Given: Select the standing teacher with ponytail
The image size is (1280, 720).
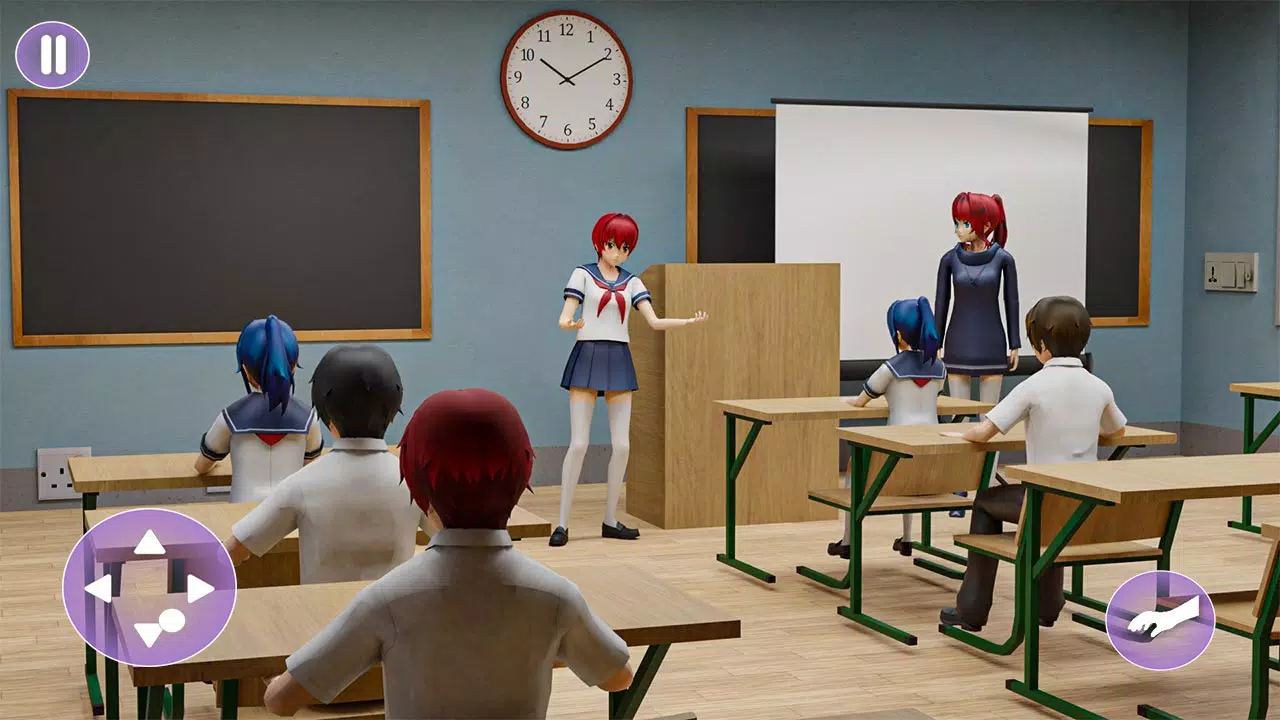Looking at the screenshot, I should [x=975, y=290].
